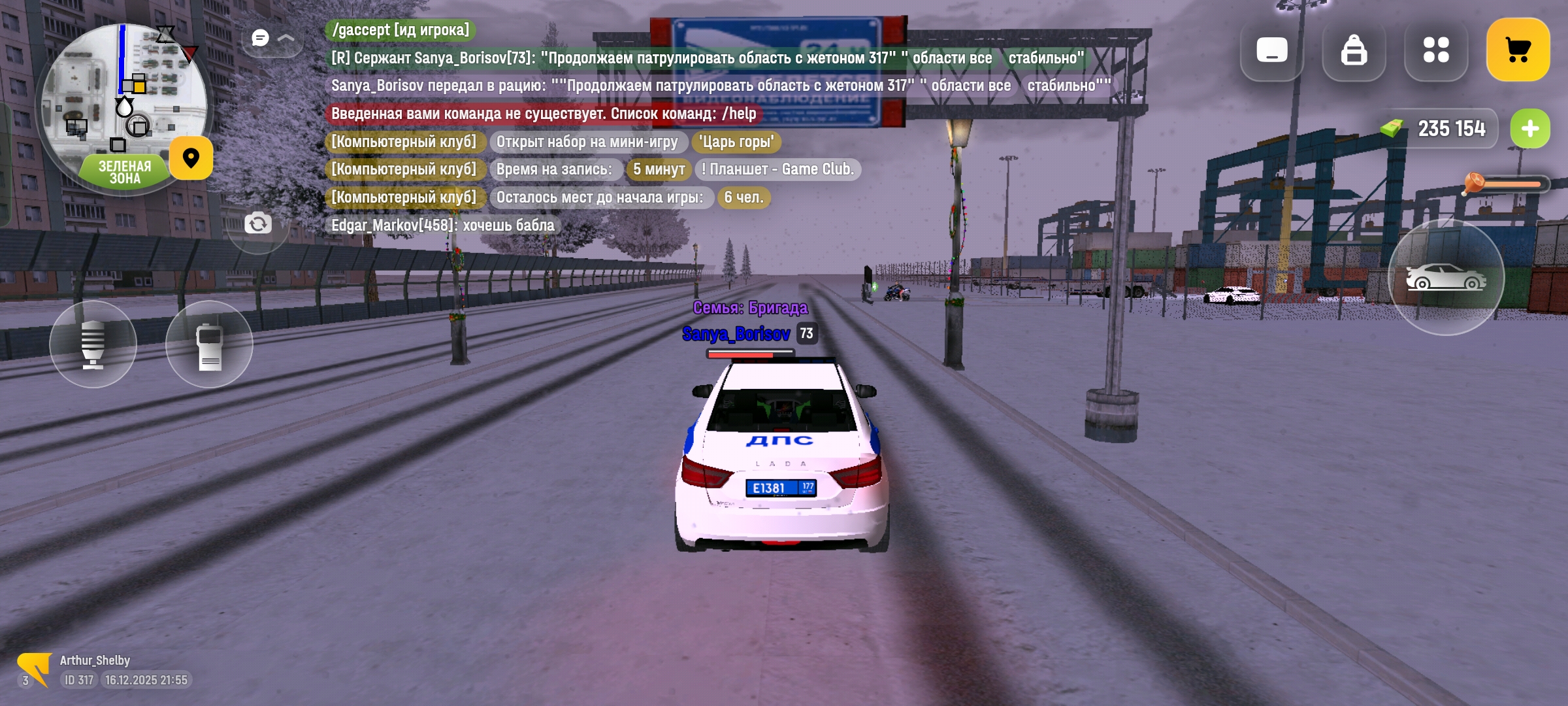Viewport: 1568px width, 706px height.
Task: Toggle the chat bubble expander
Action: [x=272, y=38]
